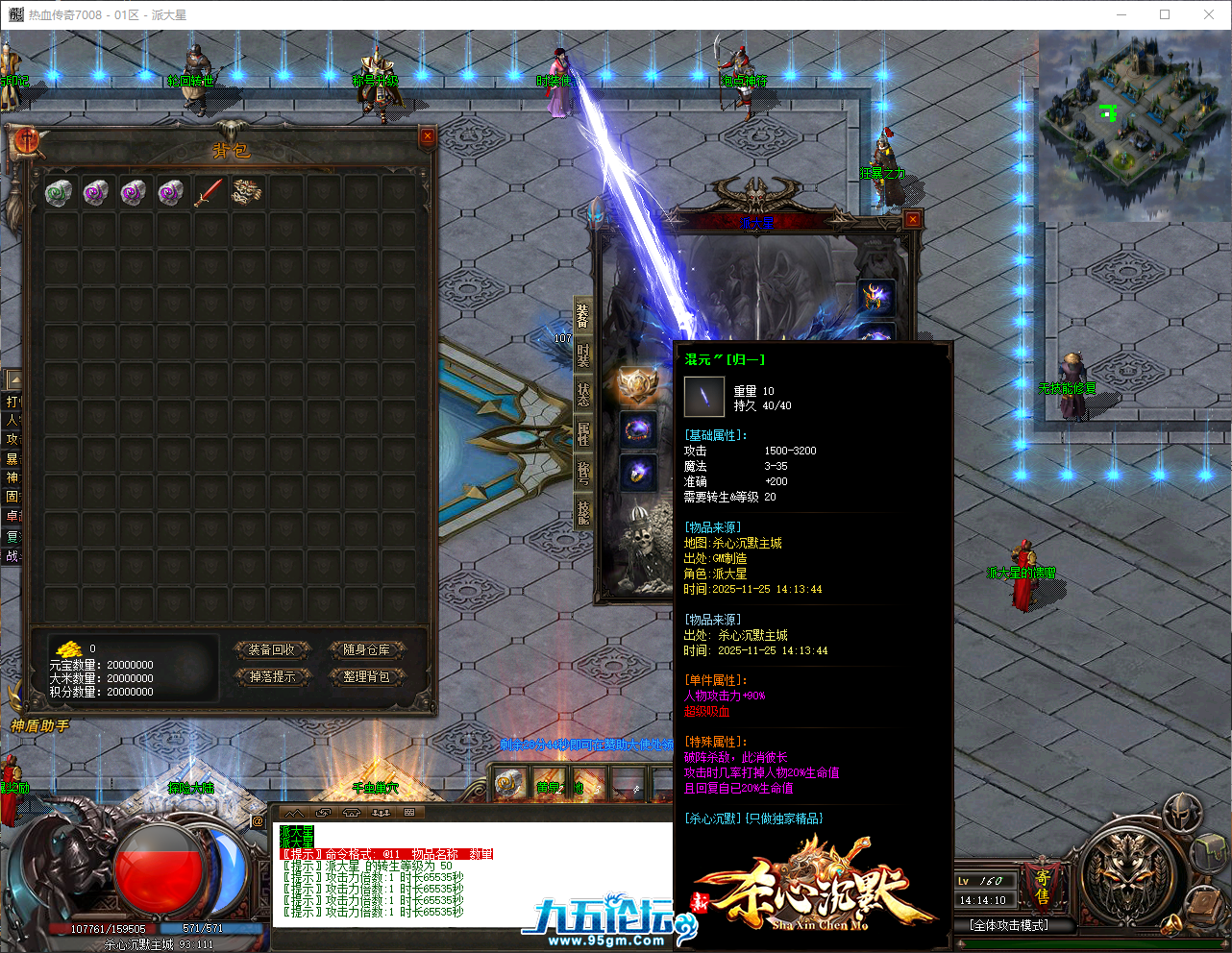The height and width of the screenshot is (953, 1232).
Task: Toggle 掉落提示 drop alerts in backpack panel
Action: (x=273, y=677)
